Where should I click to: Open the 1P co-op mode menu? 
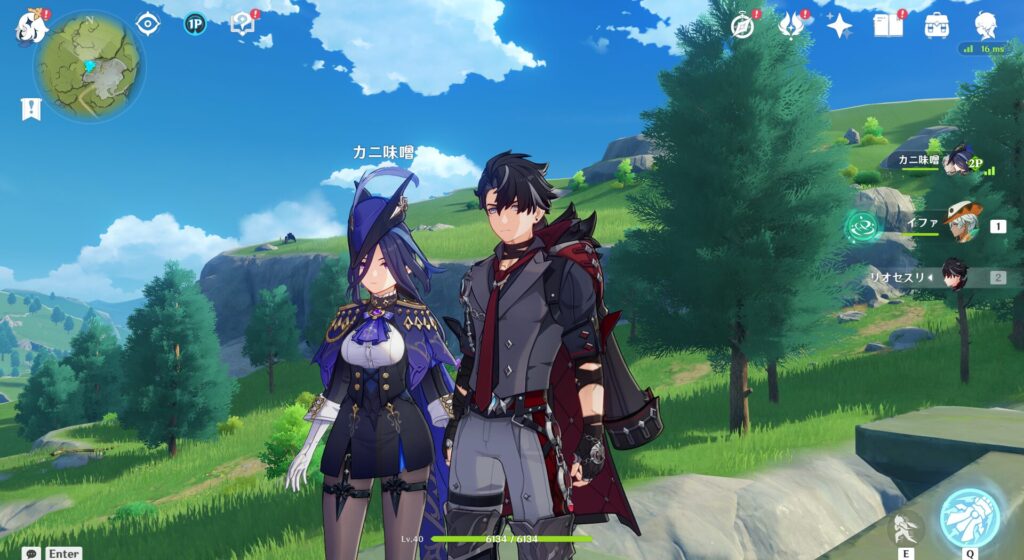click(195, 24)
